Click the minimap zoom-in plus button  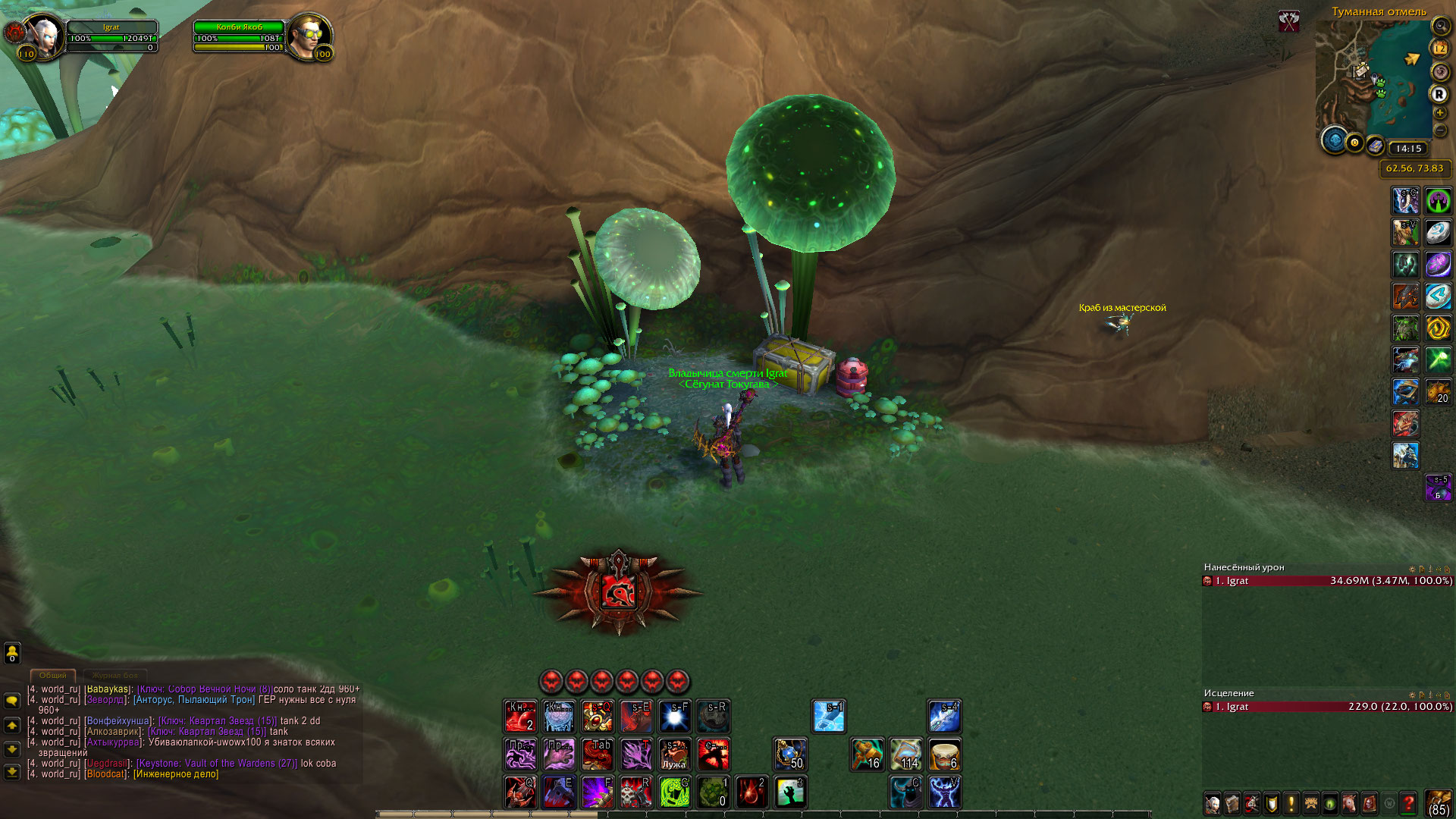tap(1439, 113)
